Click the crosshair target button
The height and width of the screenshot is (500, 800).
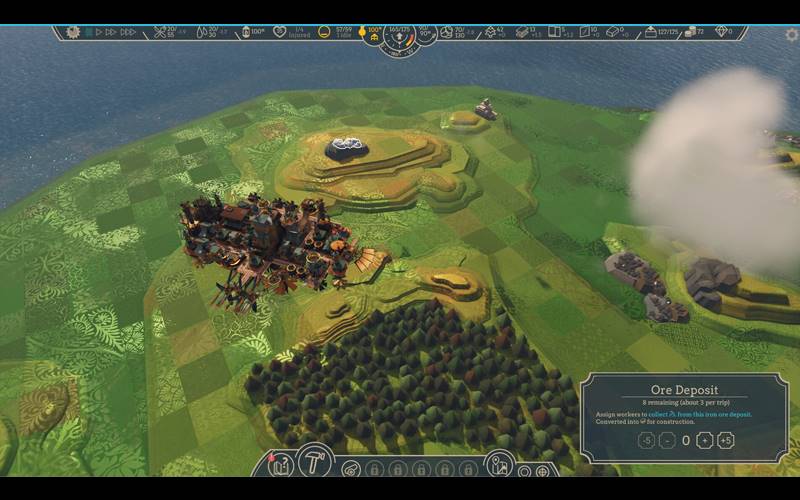pyautogui.click(x=543, y=471)
